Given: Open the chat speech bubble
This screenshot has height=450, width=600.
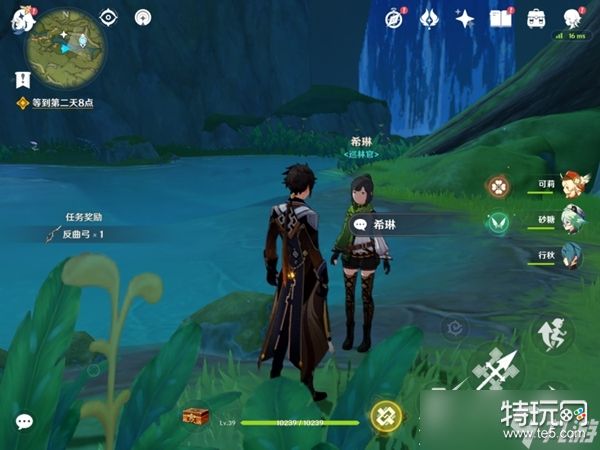Looking at the screenshot, I should (x=23, y=421).
